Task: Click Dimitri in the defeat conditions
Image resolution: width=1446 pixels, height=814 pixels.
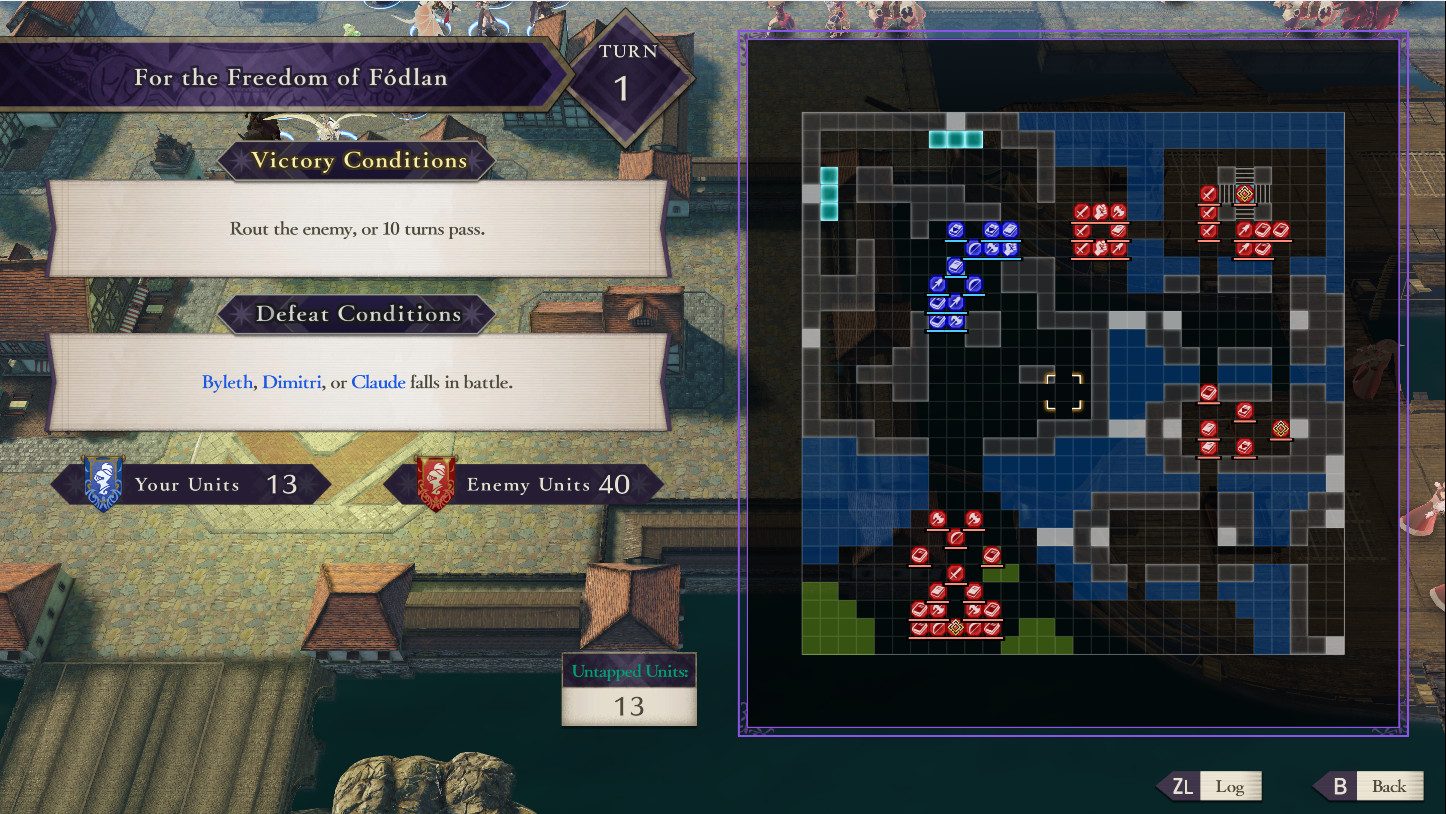Action: (291, 382)
